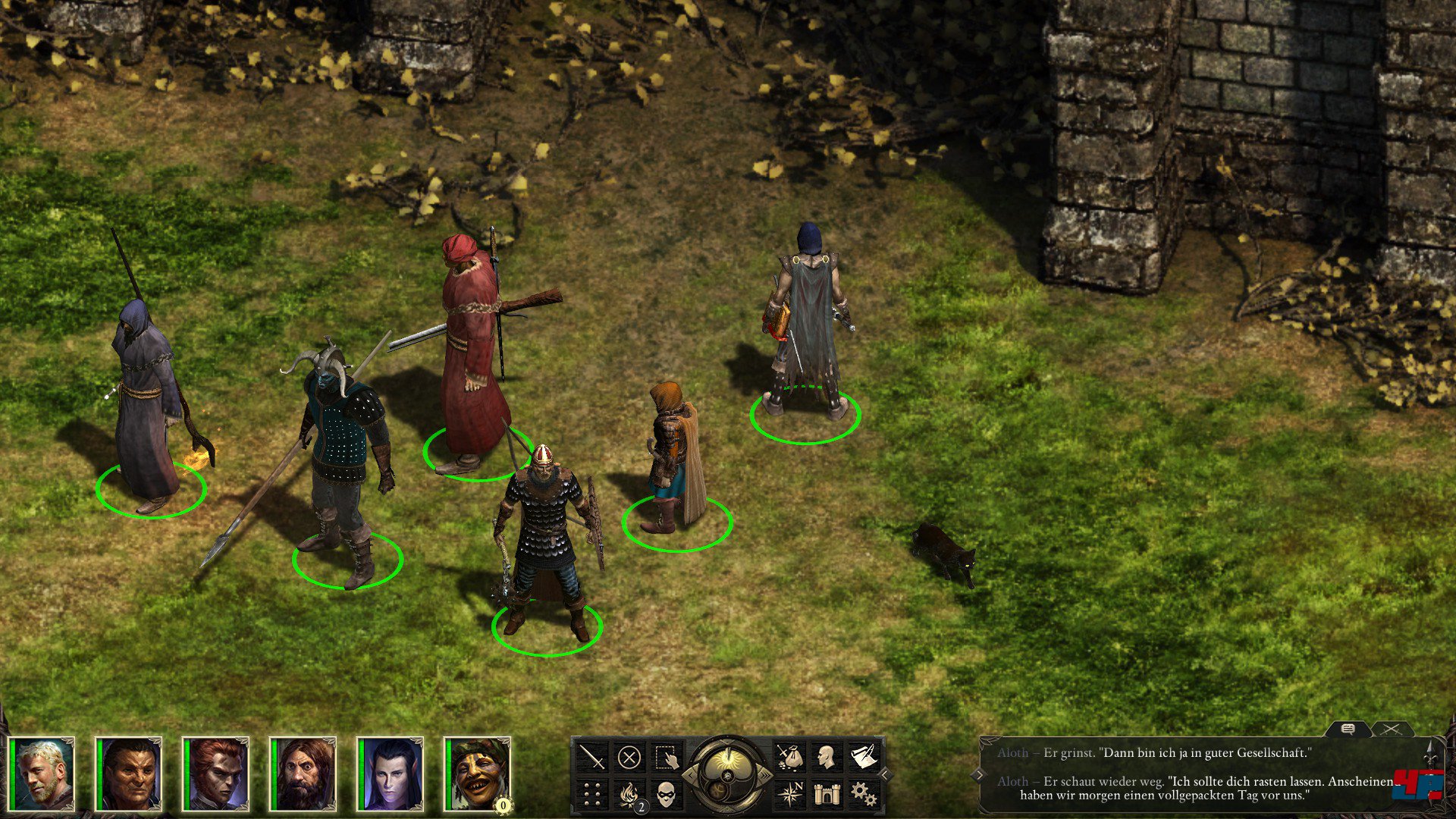Toggle stealth mode with the masked face

[666, 794]
